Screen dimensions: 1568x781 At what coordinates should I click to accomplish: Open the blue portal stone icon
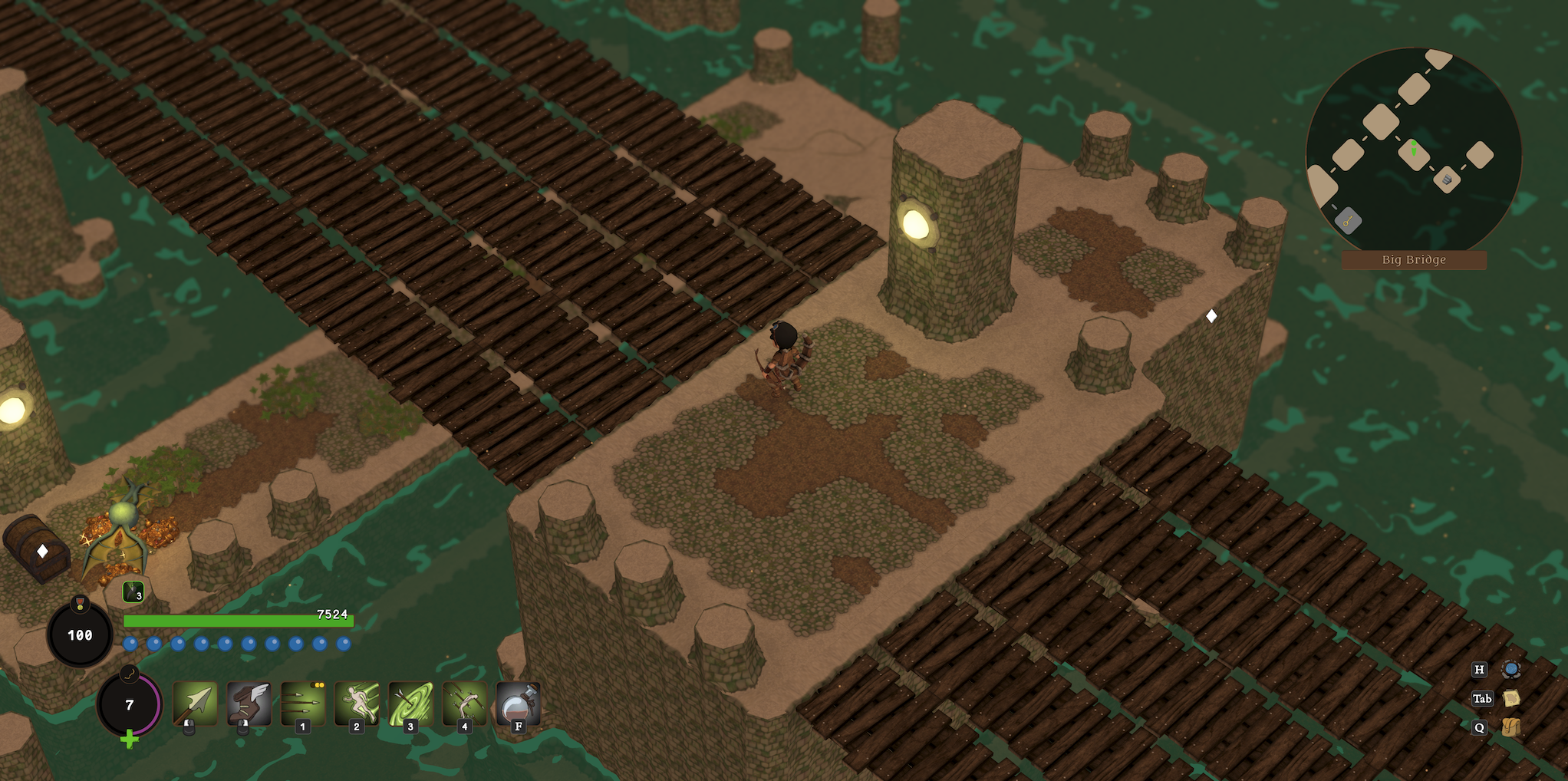[1511, 669]
